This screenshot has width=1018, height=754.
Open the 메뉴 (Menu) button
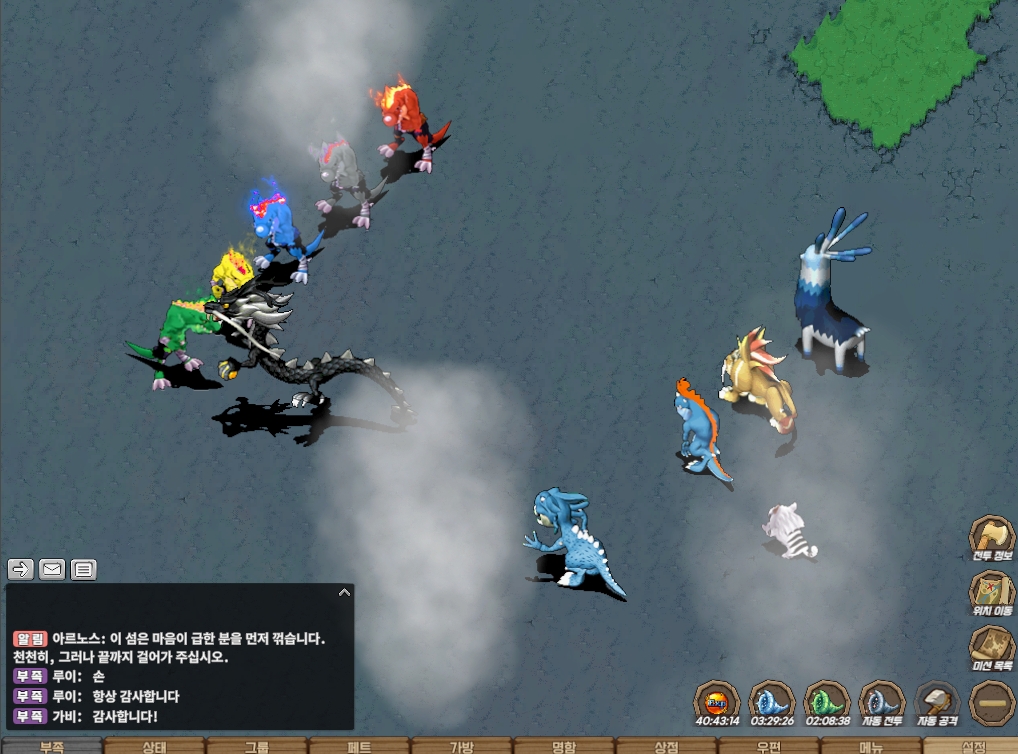point(871,746)
